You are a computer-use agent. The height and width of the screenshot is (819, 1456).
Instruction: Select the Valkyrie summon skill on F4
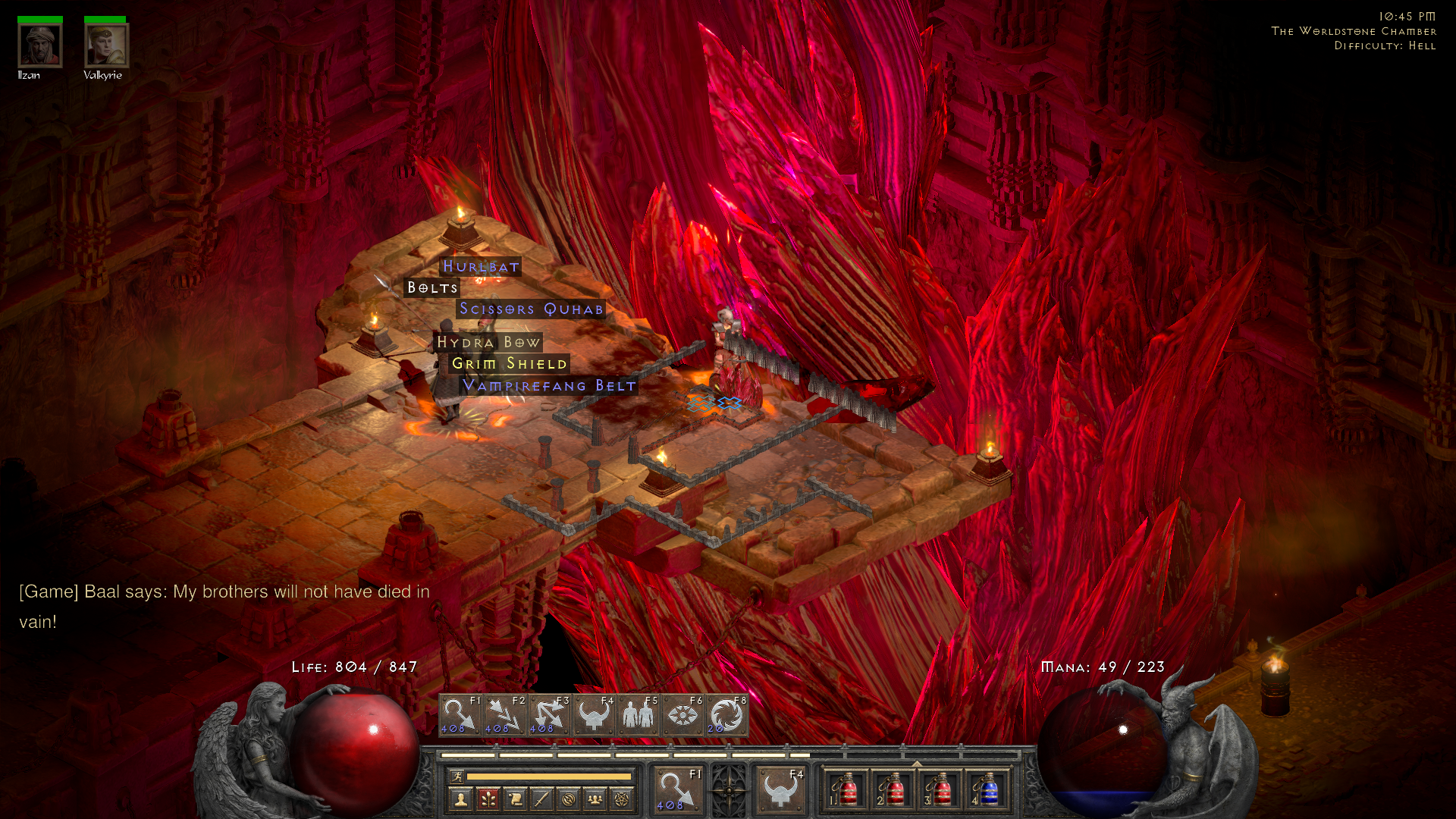[595, 714]
